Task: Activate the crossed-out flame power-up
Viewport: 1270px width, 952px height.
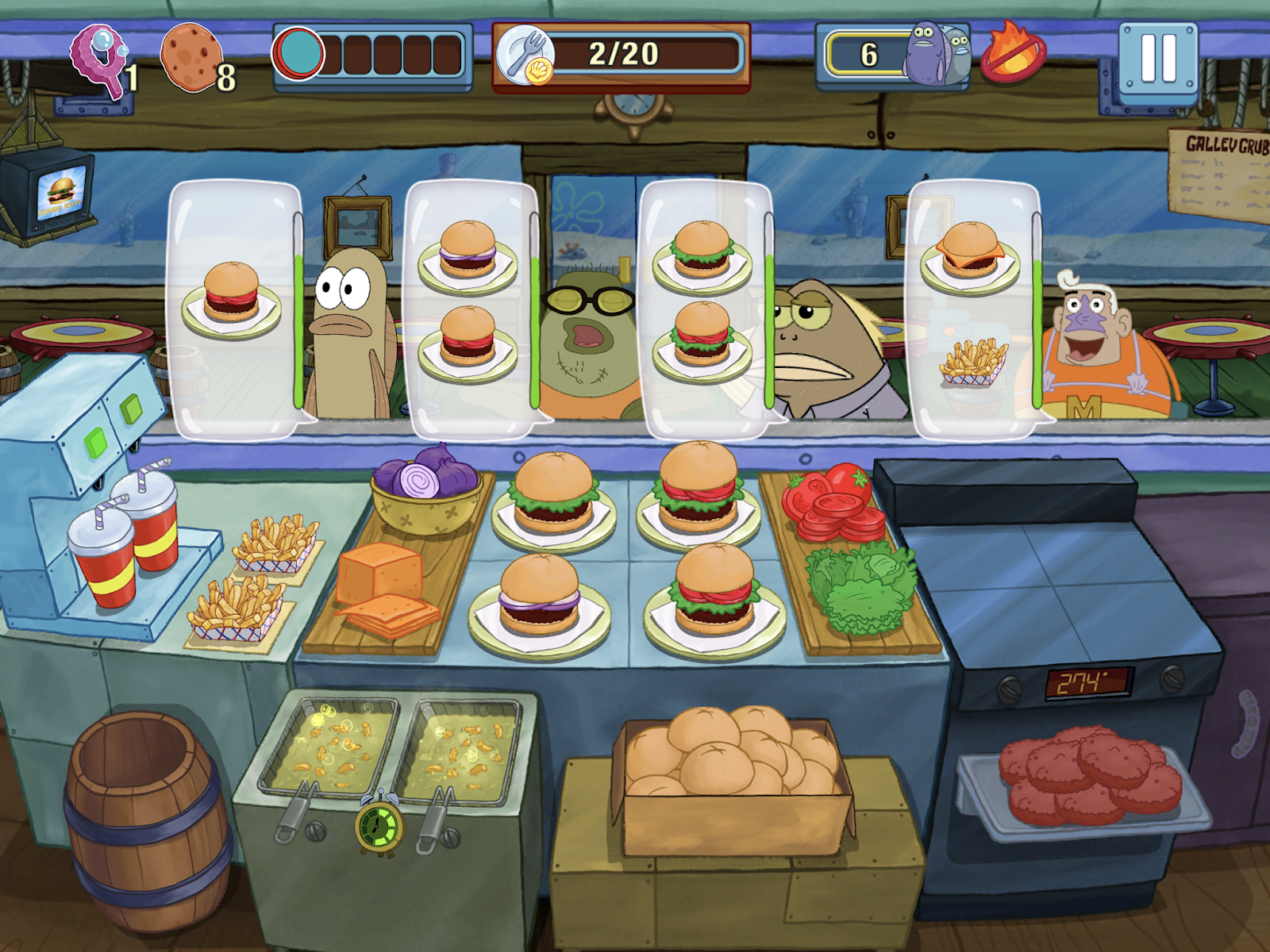Action: 1014,54
